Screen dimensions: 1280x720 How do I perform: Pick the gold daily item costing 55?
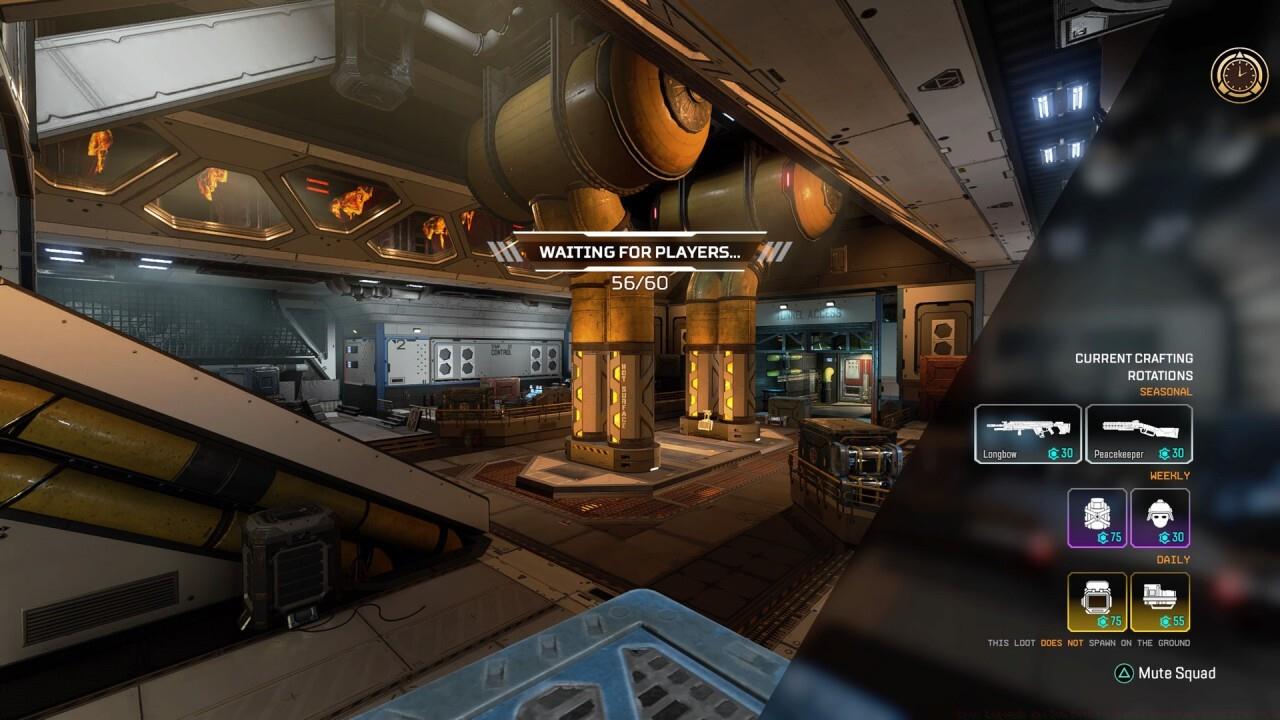(1160, 602)
